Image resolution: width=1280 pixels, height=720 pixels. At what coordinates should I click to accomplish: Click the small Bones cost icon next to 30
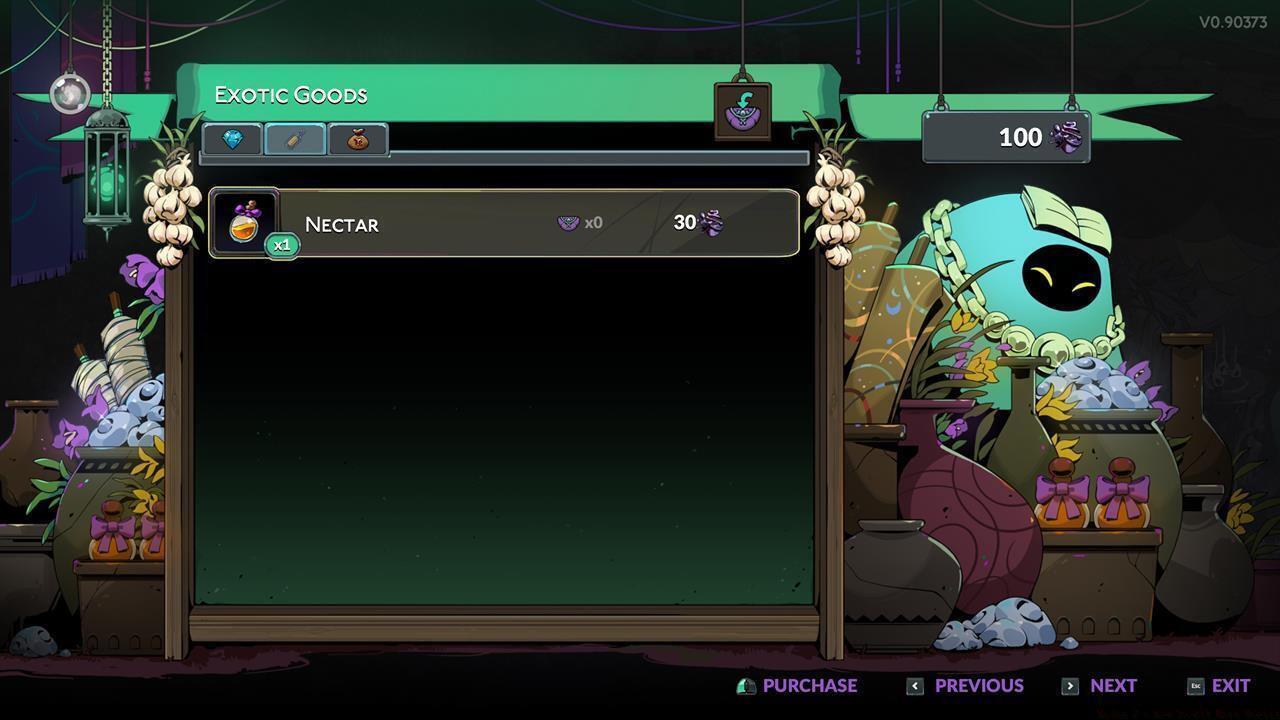pos(710,223)
